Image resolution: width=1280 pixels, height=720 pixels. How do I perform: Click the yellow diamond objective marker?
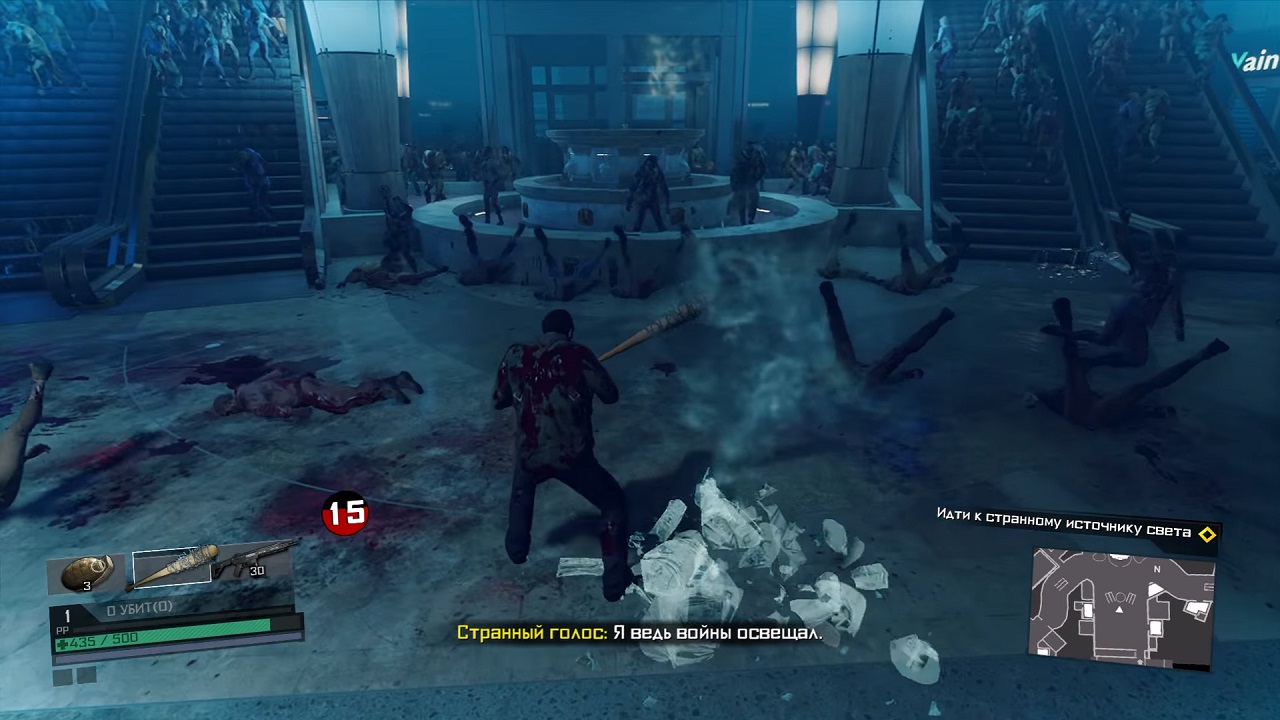(x=1207, y=534)
